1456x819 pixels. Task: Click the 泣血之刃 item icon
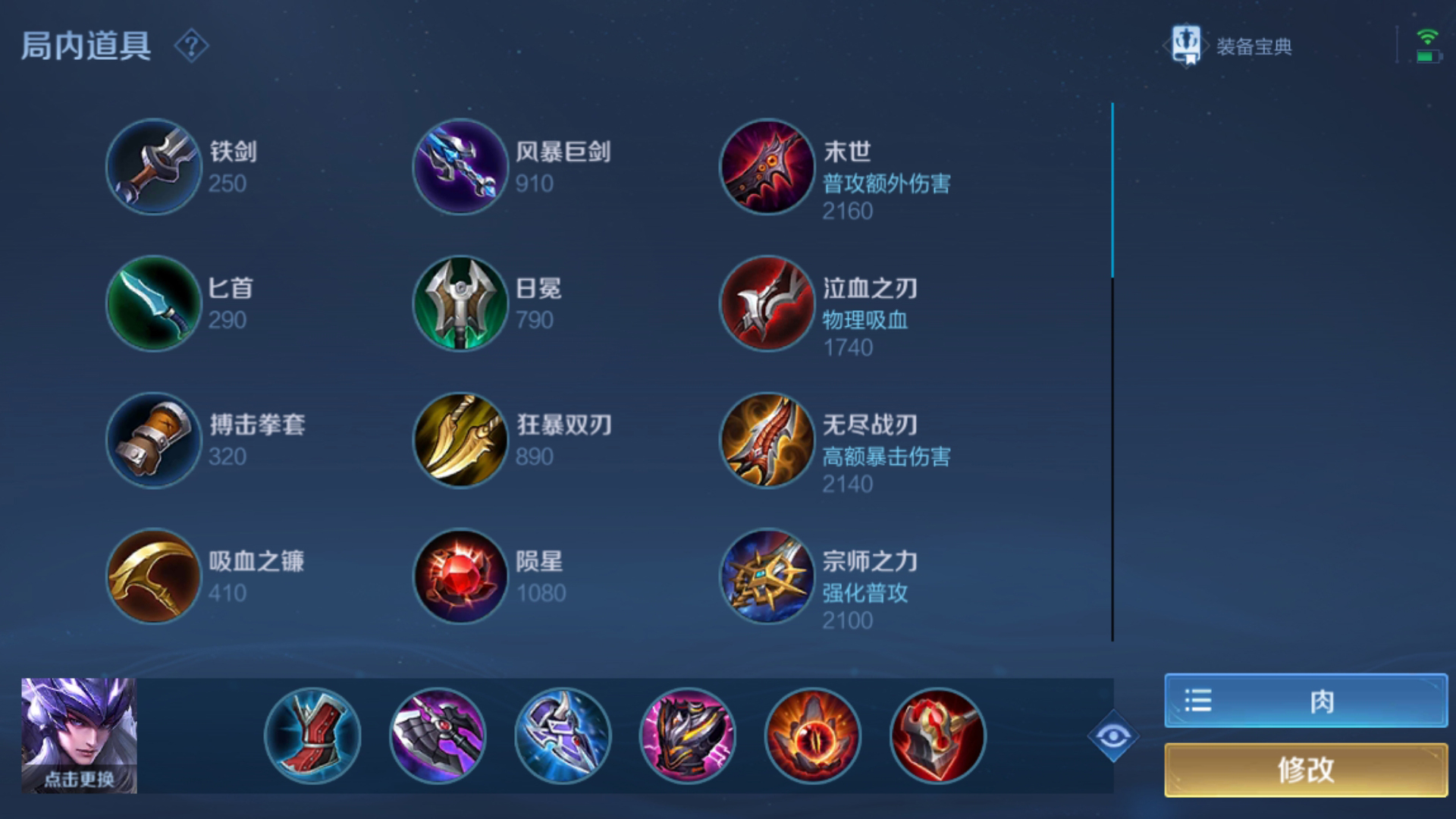767,303
